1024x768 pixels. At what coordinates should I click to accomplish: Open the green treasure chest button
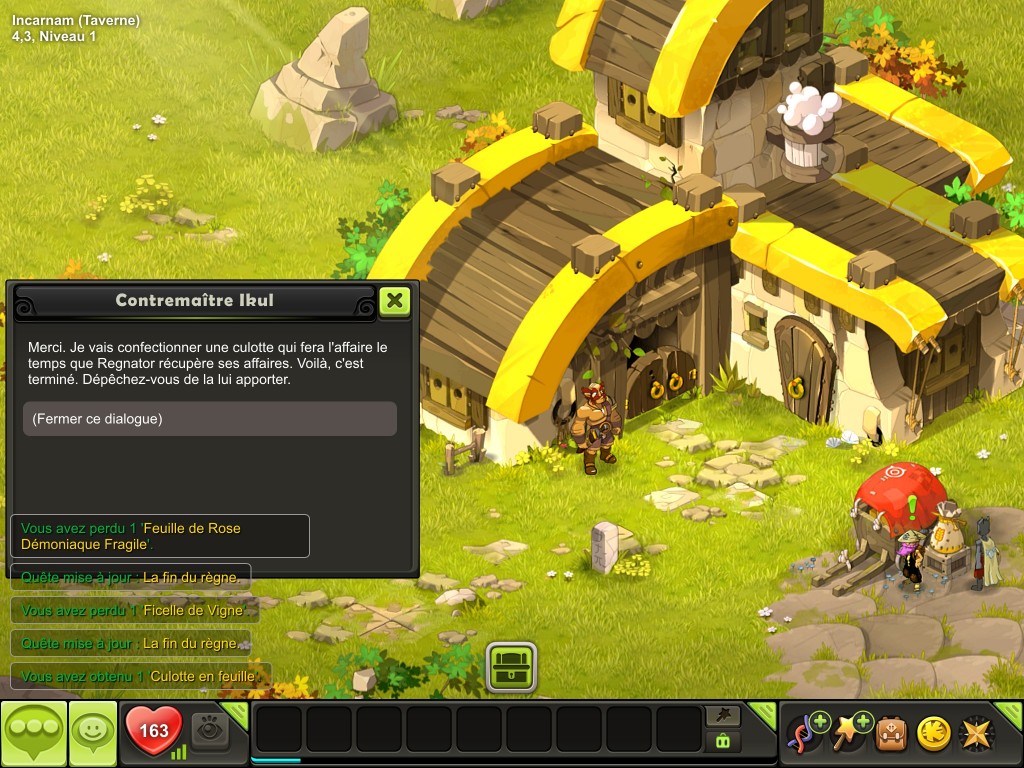click(x=512, y=667)
